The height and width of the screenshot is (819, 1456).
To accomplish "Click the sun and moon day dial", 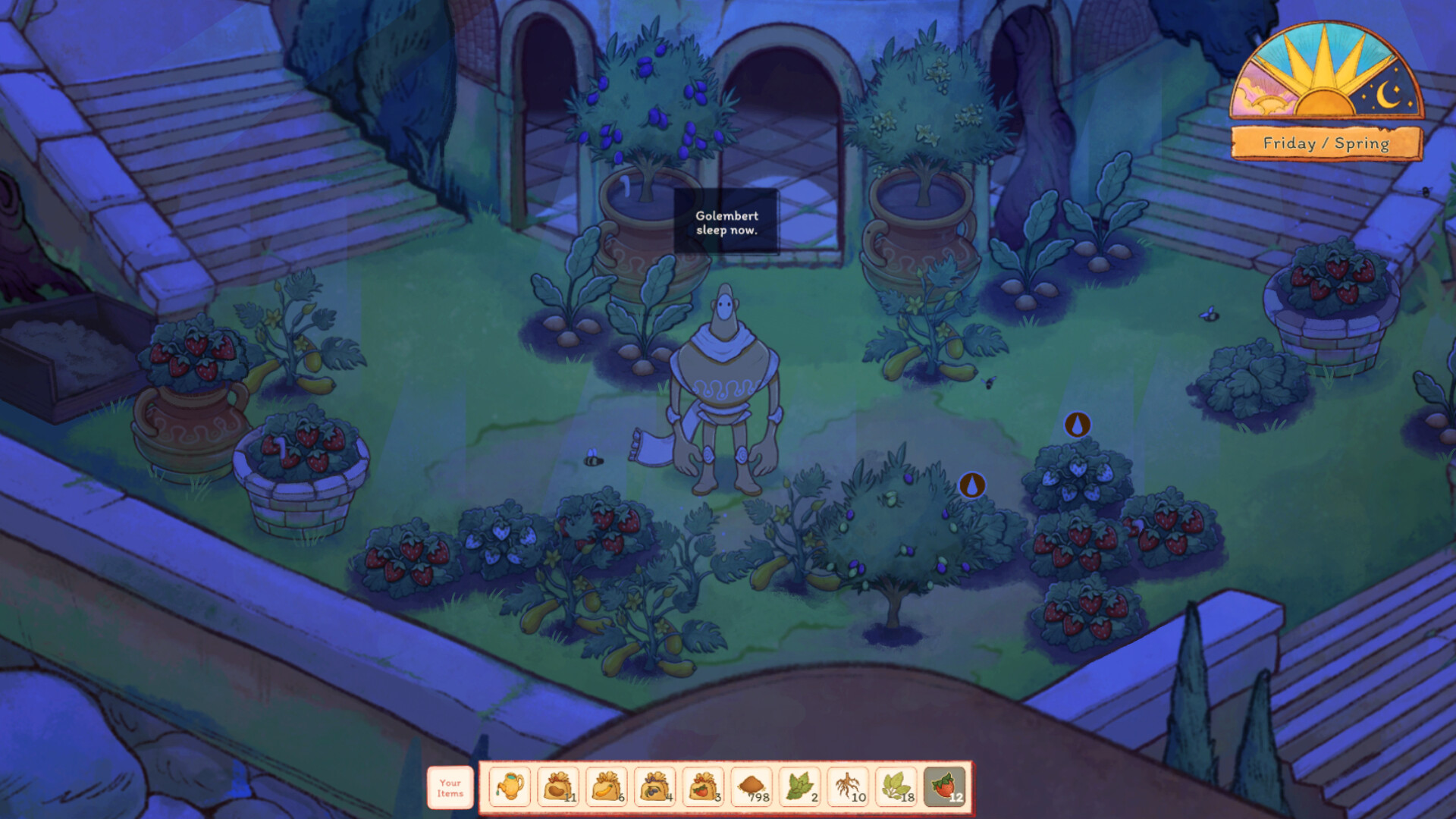I will pos(1326,83).
